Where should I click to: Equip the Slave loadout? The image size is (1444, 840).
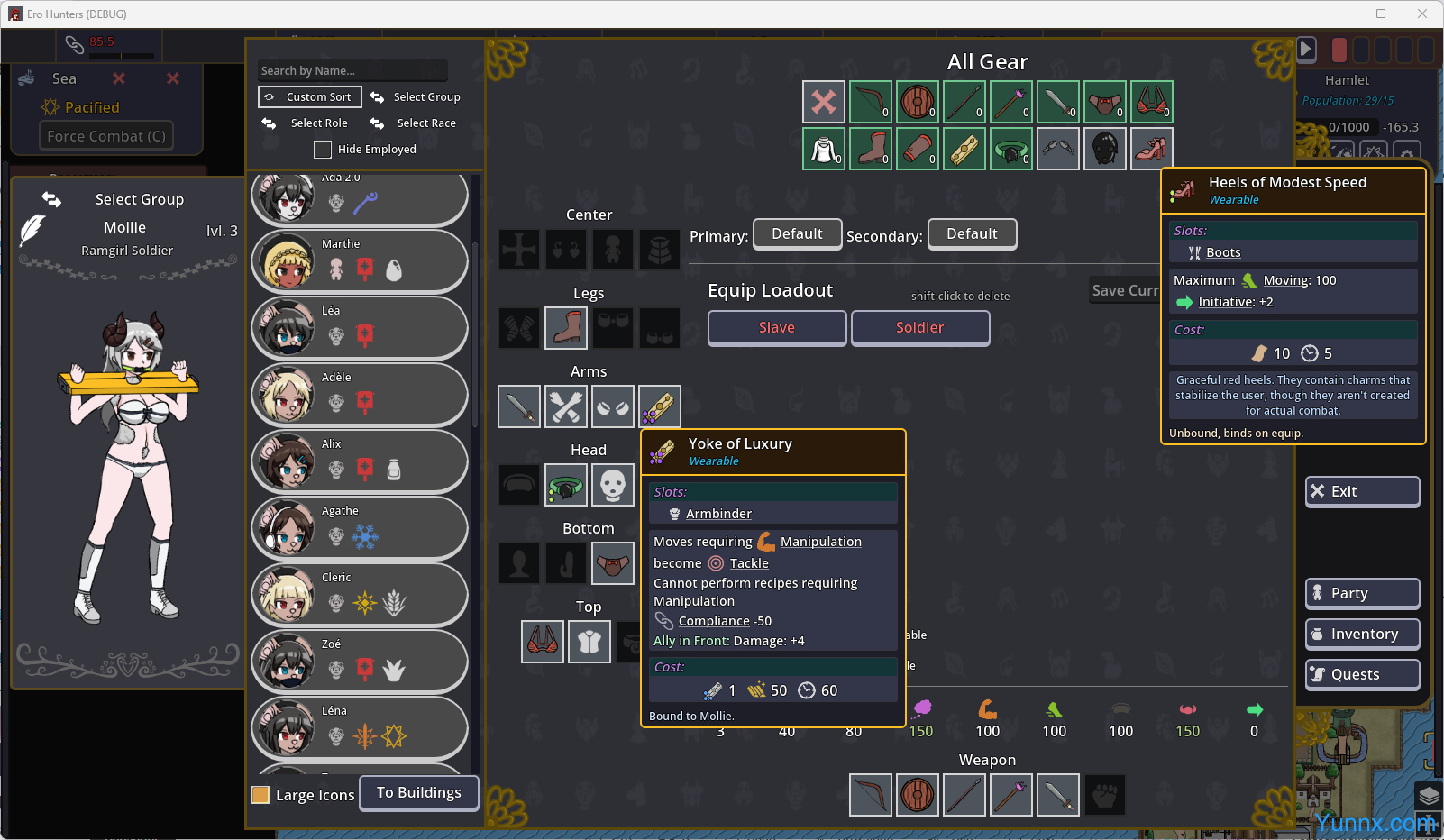point(776,328)
